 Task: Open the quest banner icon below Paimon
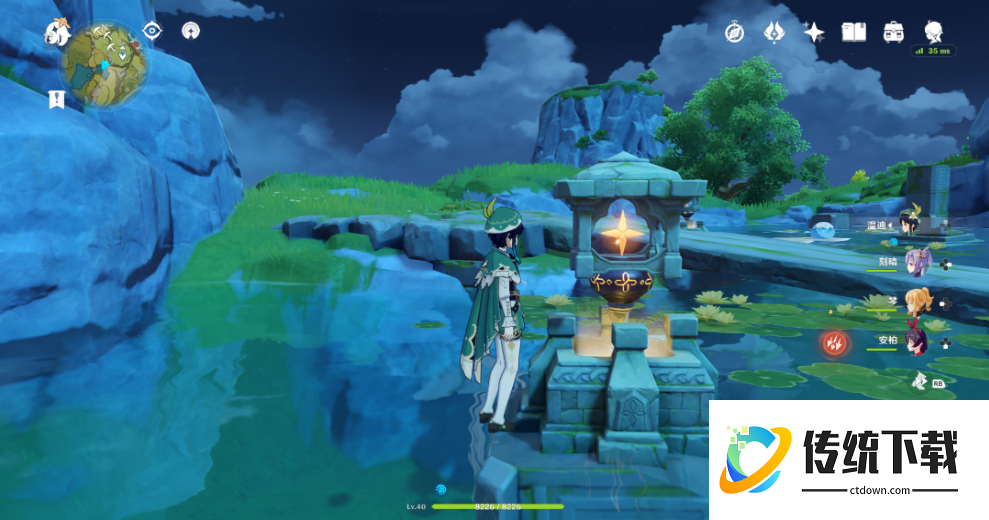pyautogui.click(x=56, y=99)
